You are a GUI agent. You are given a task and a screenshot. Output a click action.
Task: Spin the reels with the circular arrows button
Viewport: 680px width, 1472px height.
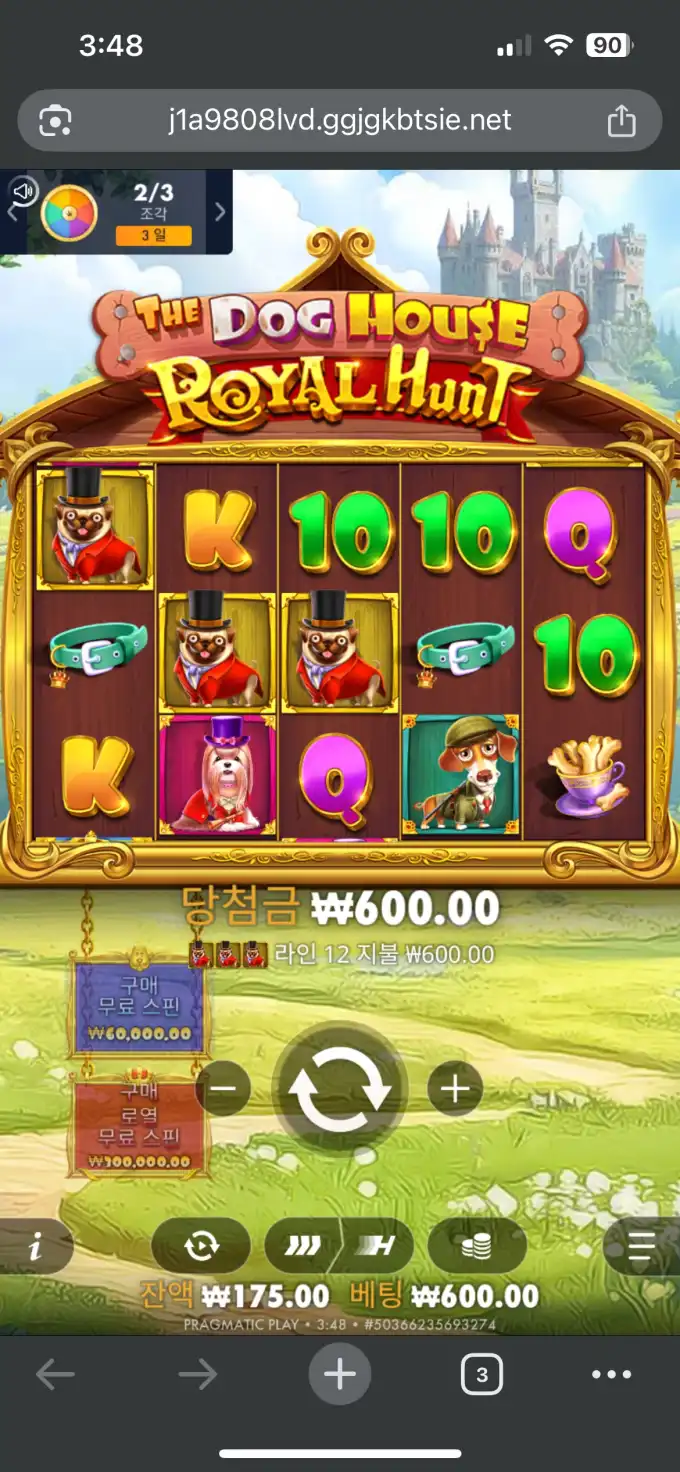pos(340,1089)
